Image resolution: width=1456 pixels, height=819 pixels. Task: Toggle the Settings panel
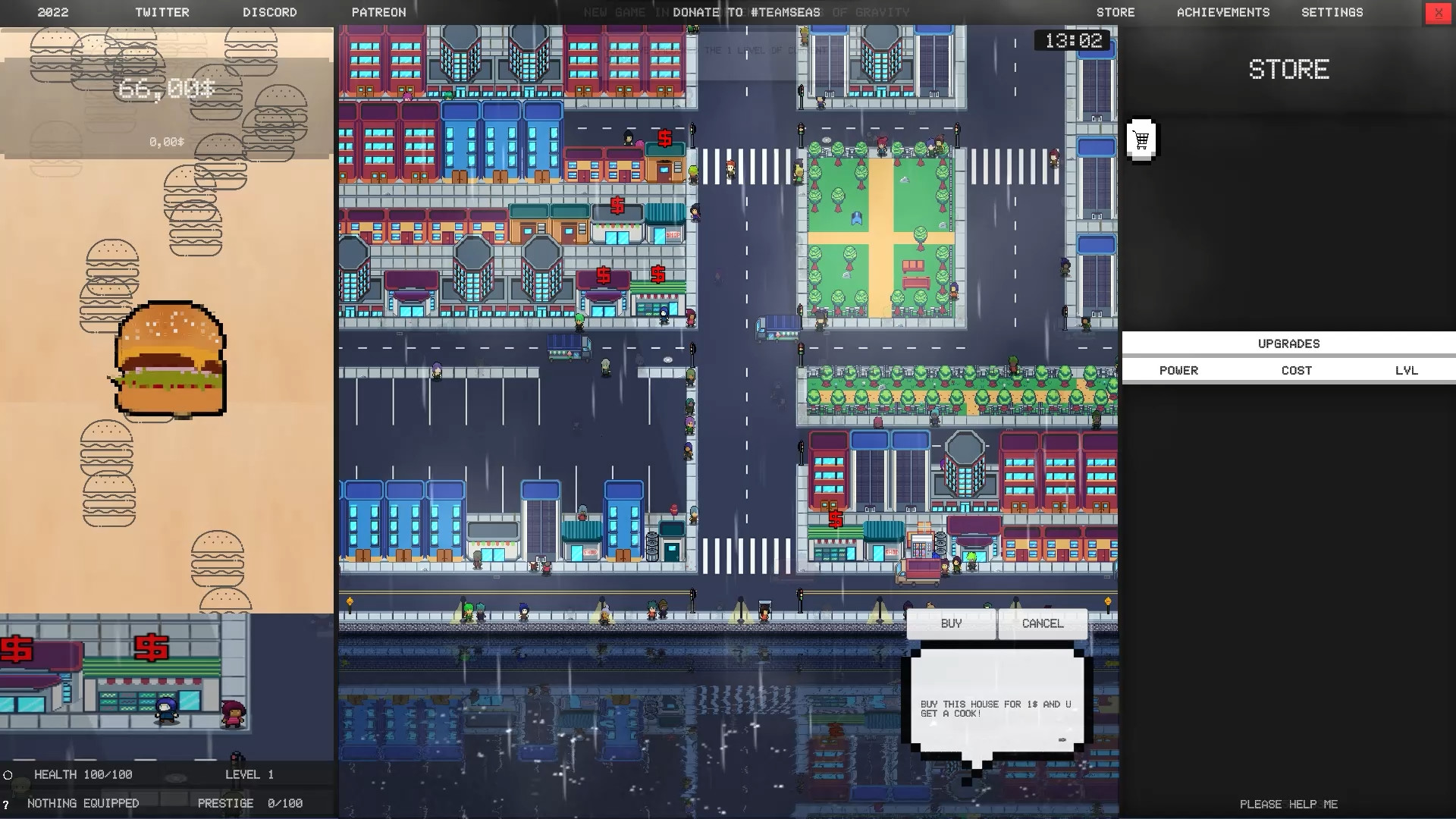pyautogui.click(x=1332, y=12)
